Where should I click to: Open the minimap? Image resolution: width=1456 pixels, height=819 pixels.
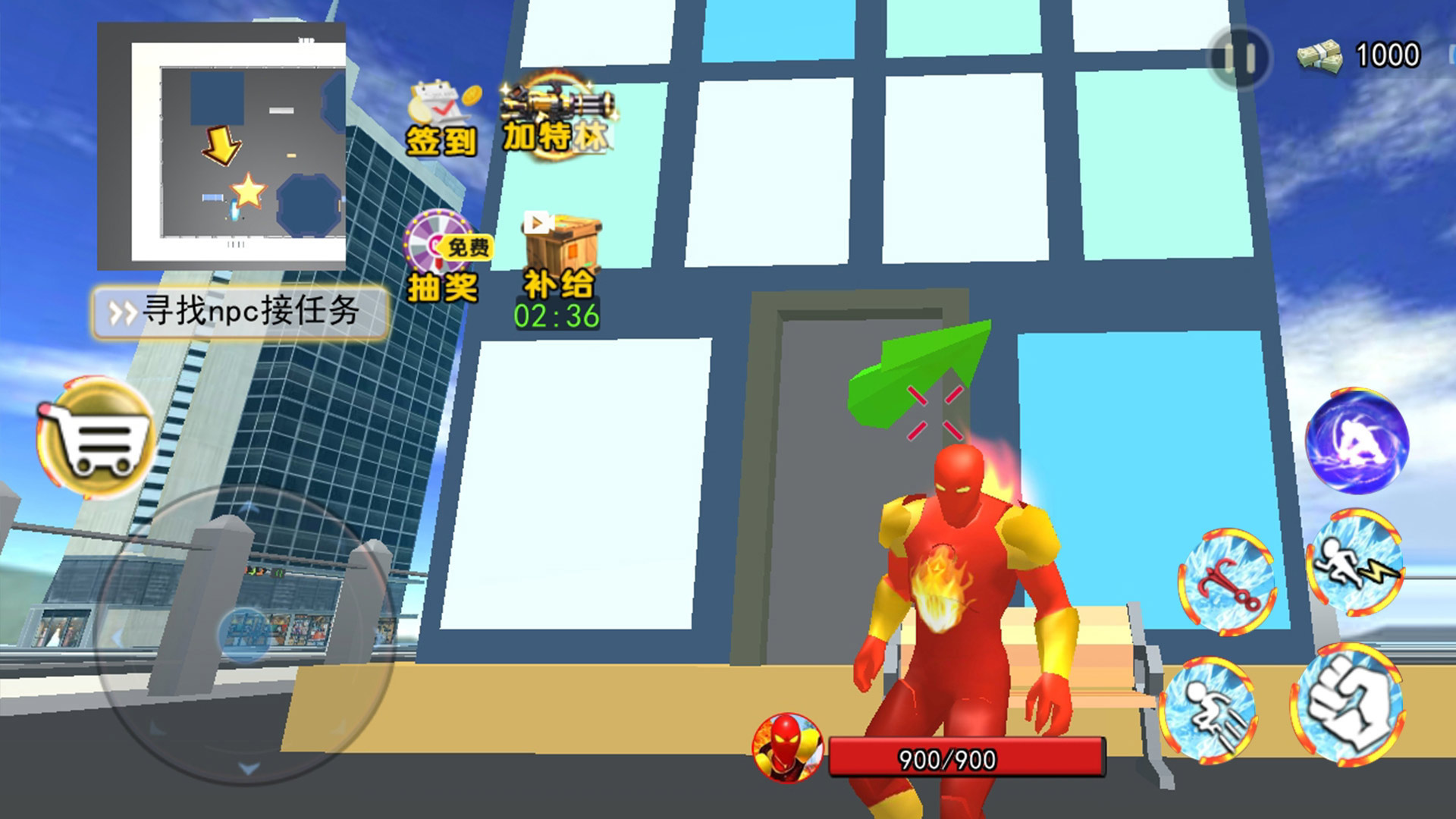coord(221,146)
